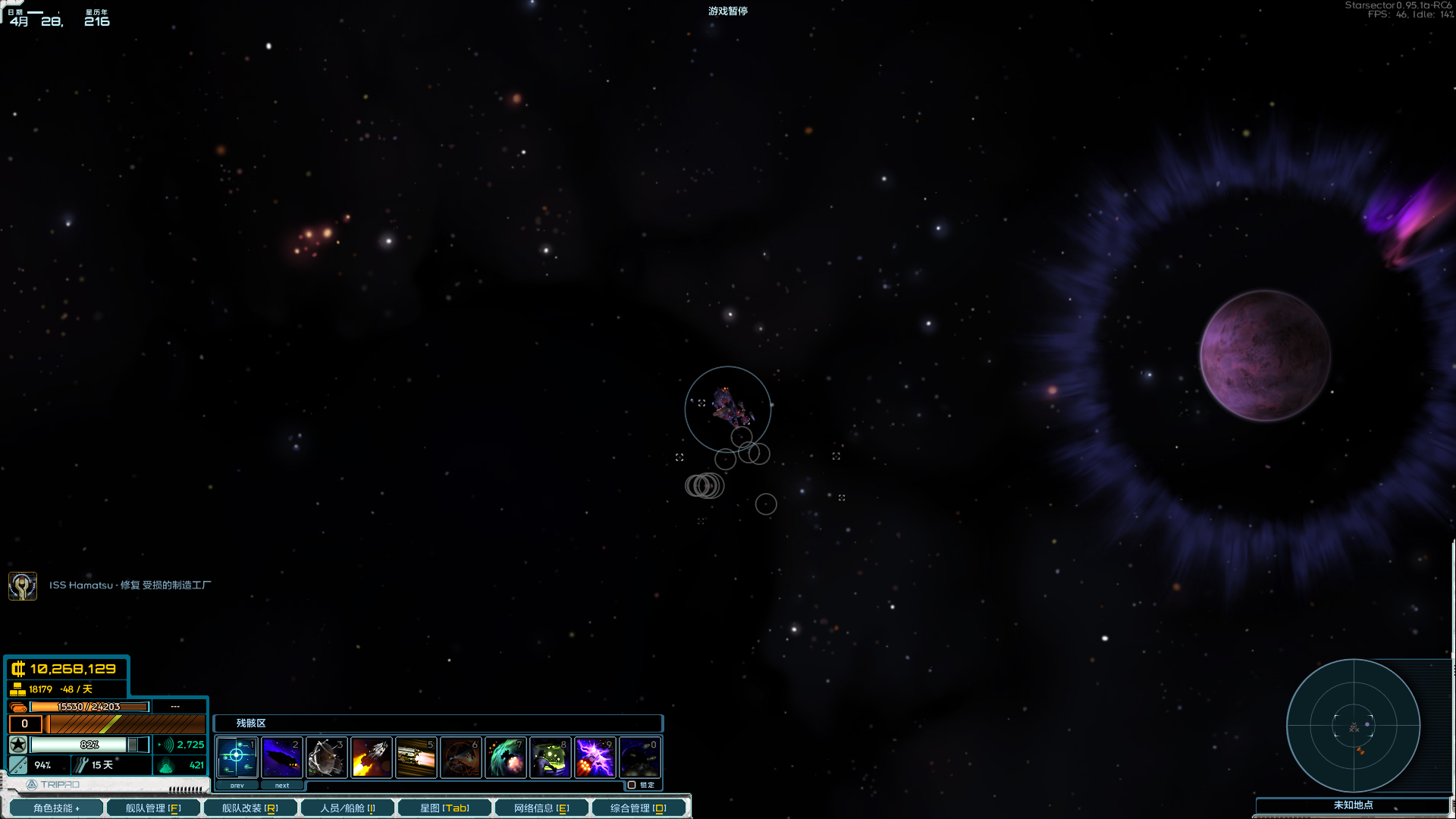Activate ability slot 8 green scanner operator icon

coord(550,757)
